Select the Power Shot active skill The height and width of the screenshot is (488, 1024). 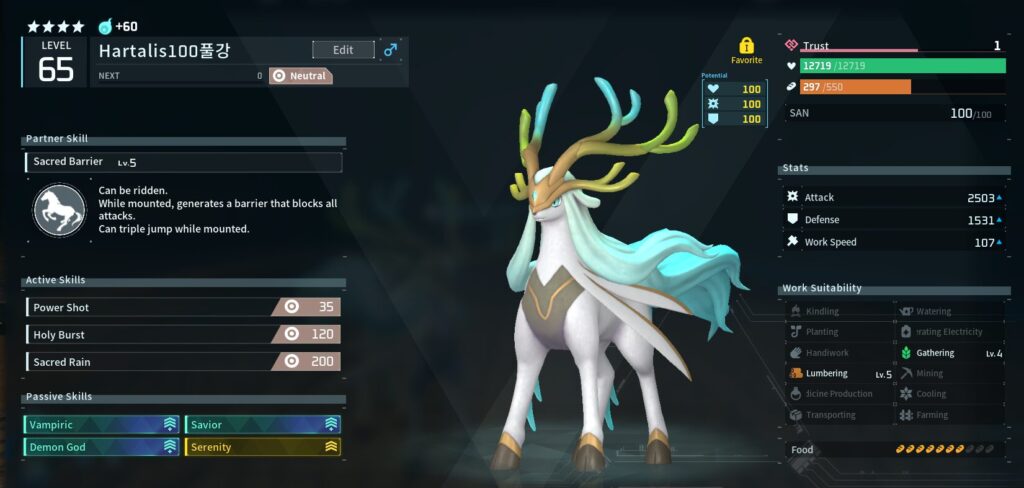[184, 308]
